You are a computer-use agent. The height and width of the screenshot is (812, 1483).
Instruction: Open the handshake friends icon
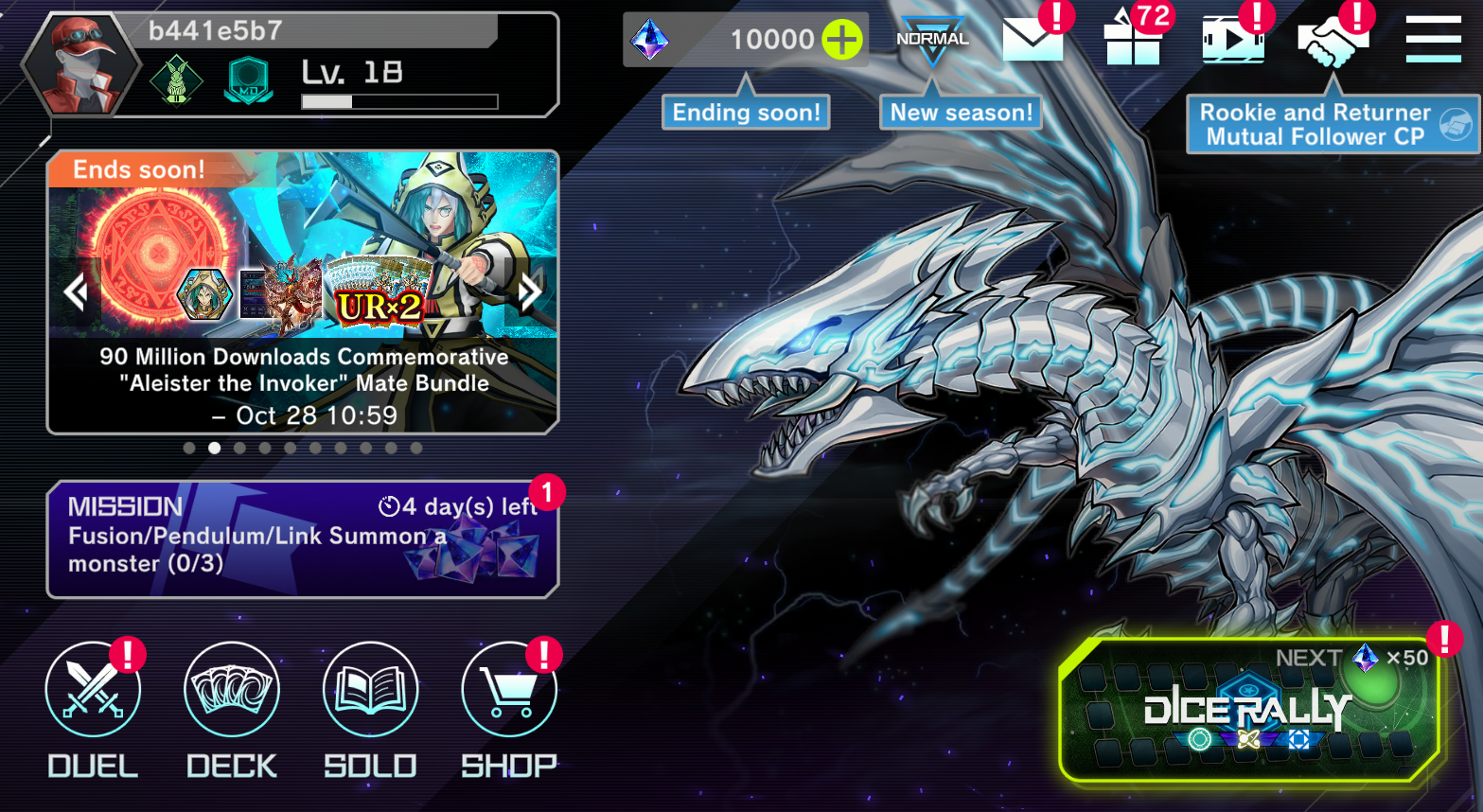point(1333,40)
